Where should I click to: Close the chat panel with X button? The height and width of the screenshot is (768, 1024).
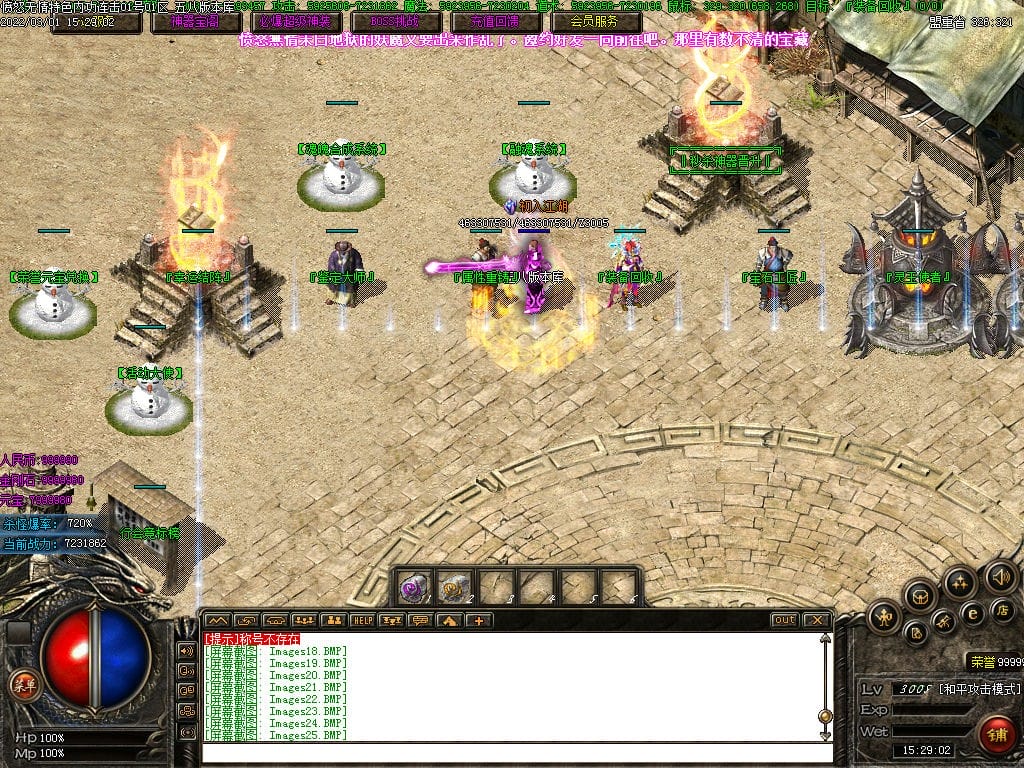[x=817, y=620]
